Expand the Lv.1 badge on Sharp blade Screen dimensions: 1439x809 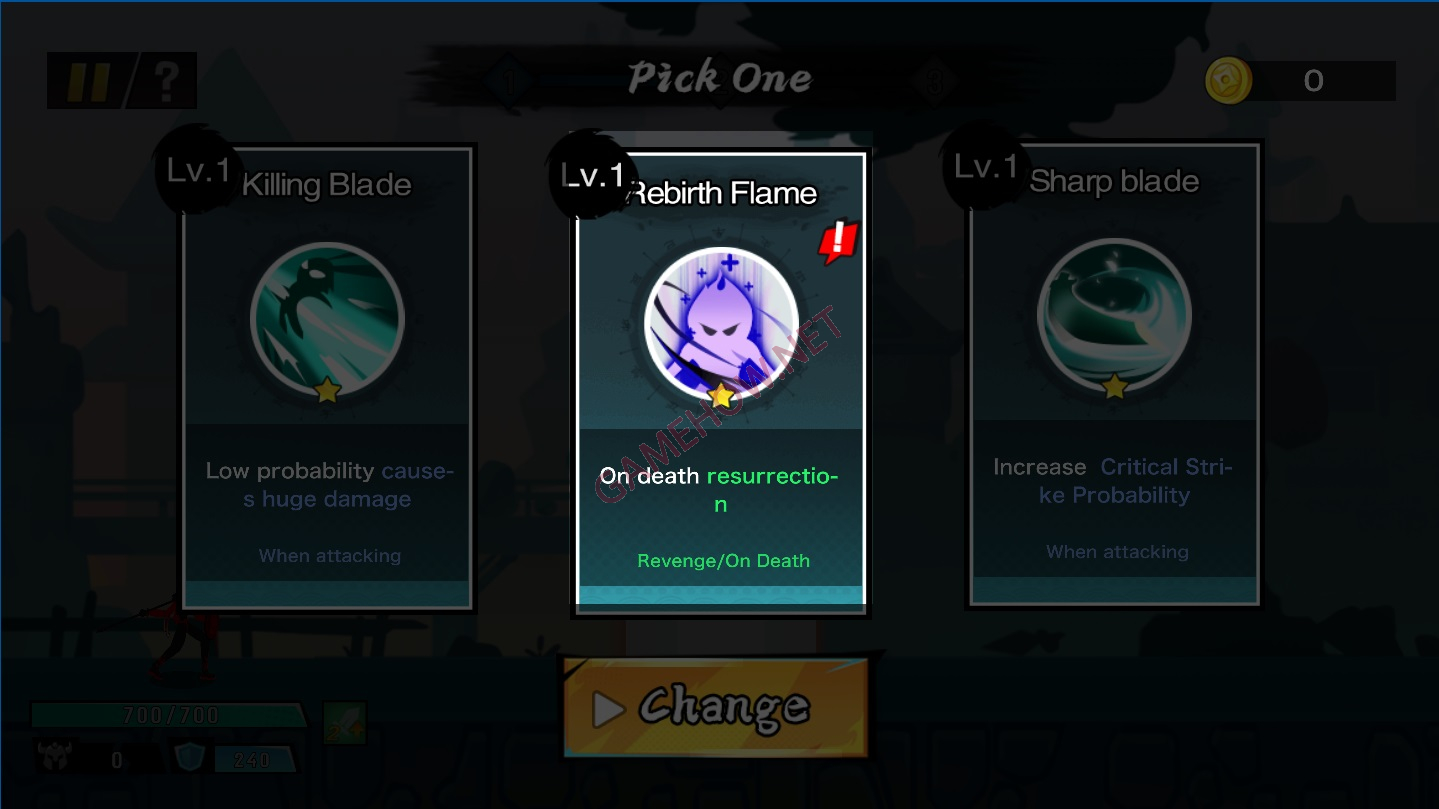984,167
